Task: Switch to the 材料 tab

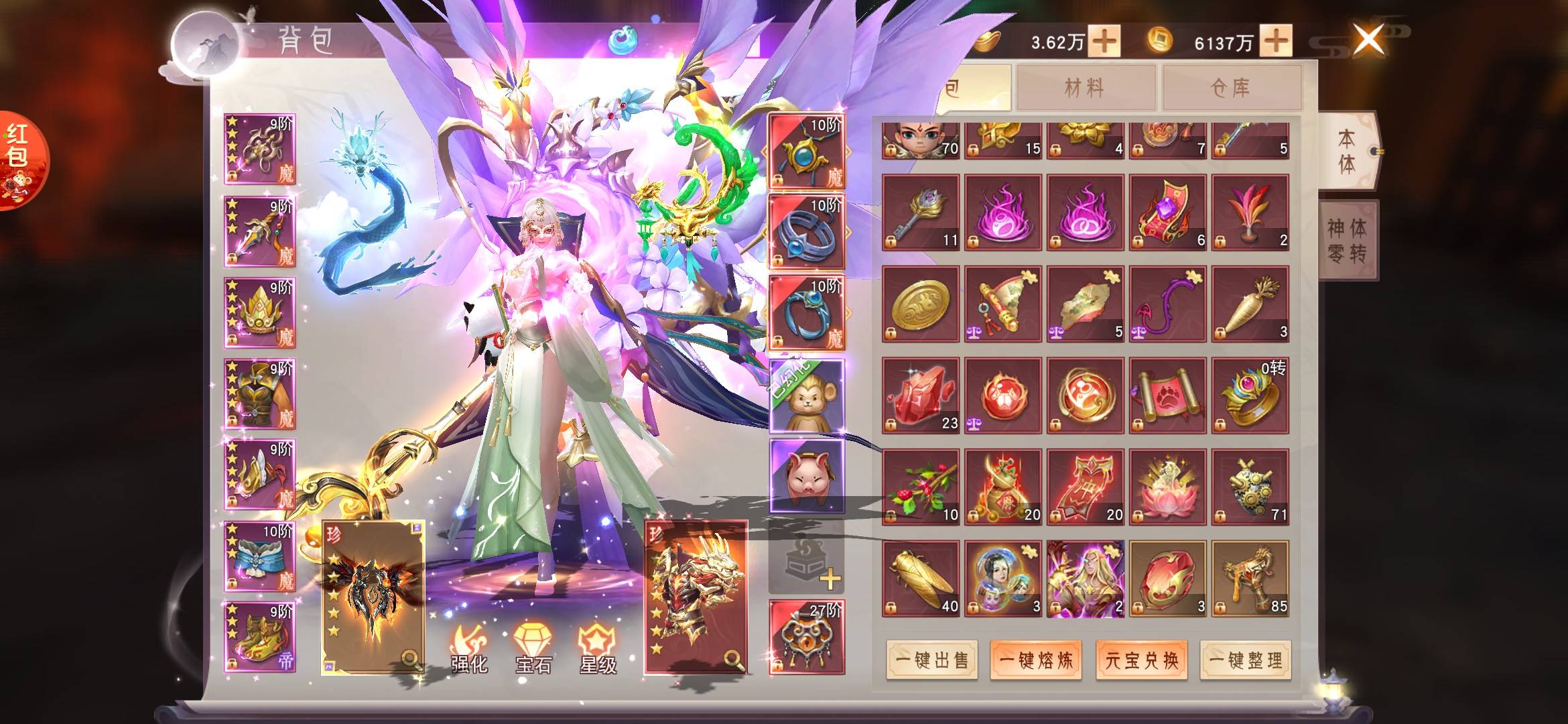Action: point(1085,88)
